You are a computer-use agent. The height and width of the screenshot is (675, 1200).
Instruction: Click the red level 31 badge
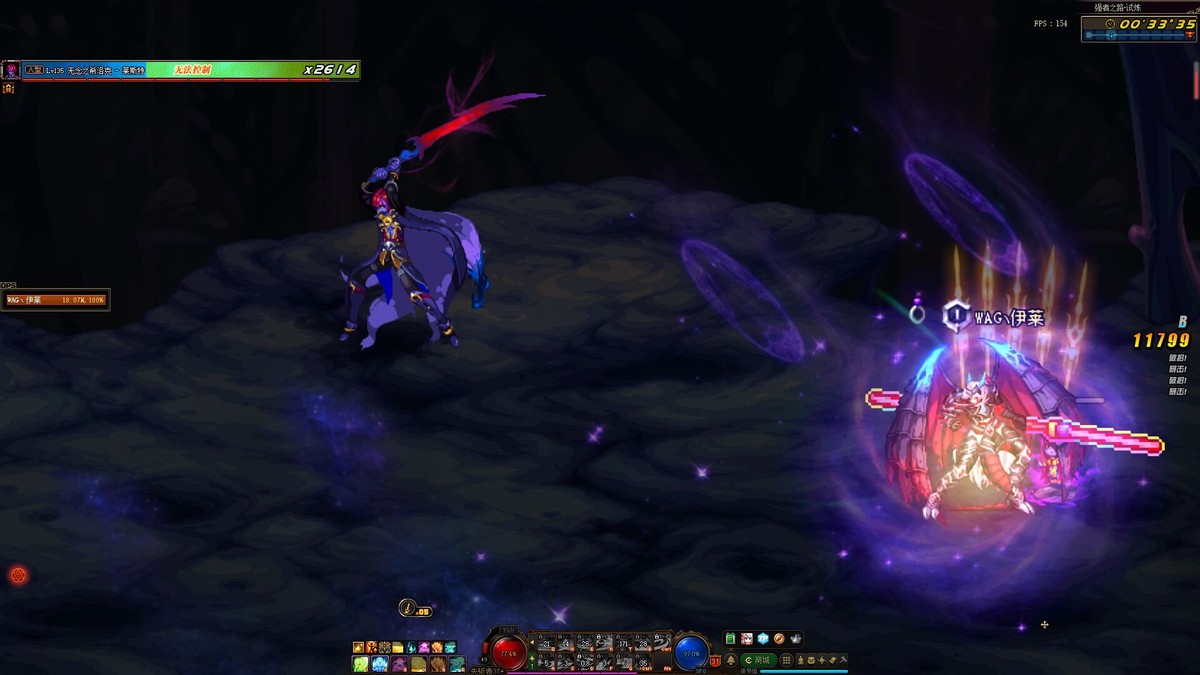716,660
